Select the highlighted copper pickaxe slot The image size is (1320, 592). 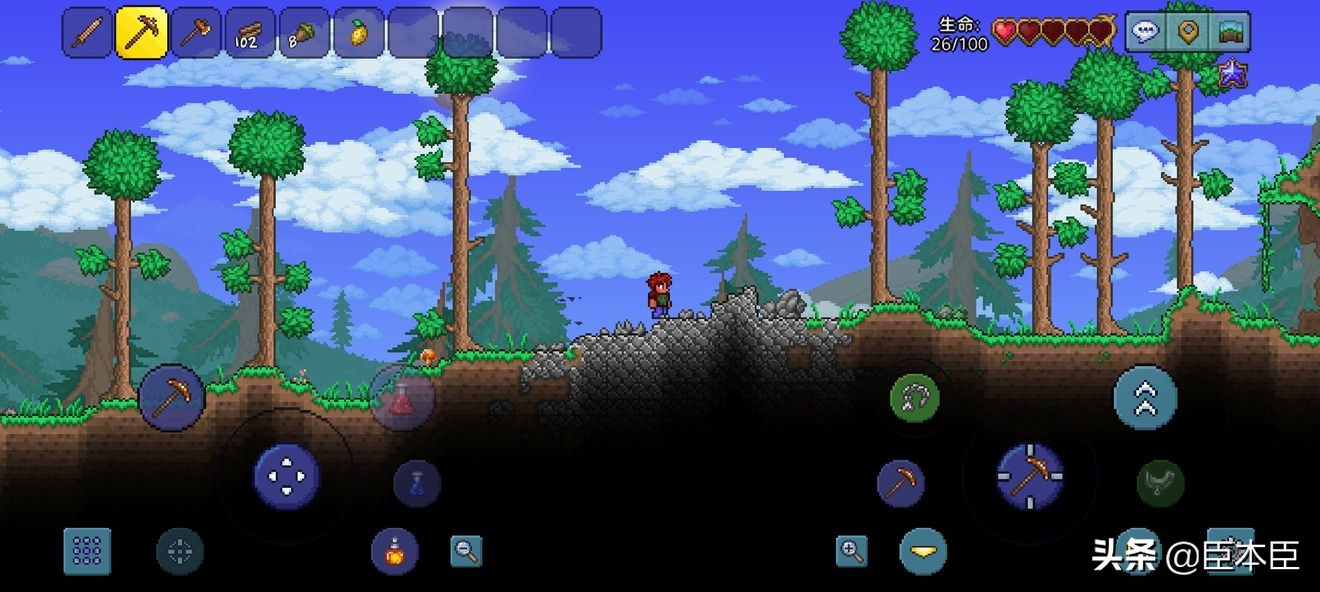[x=142, y=33]
